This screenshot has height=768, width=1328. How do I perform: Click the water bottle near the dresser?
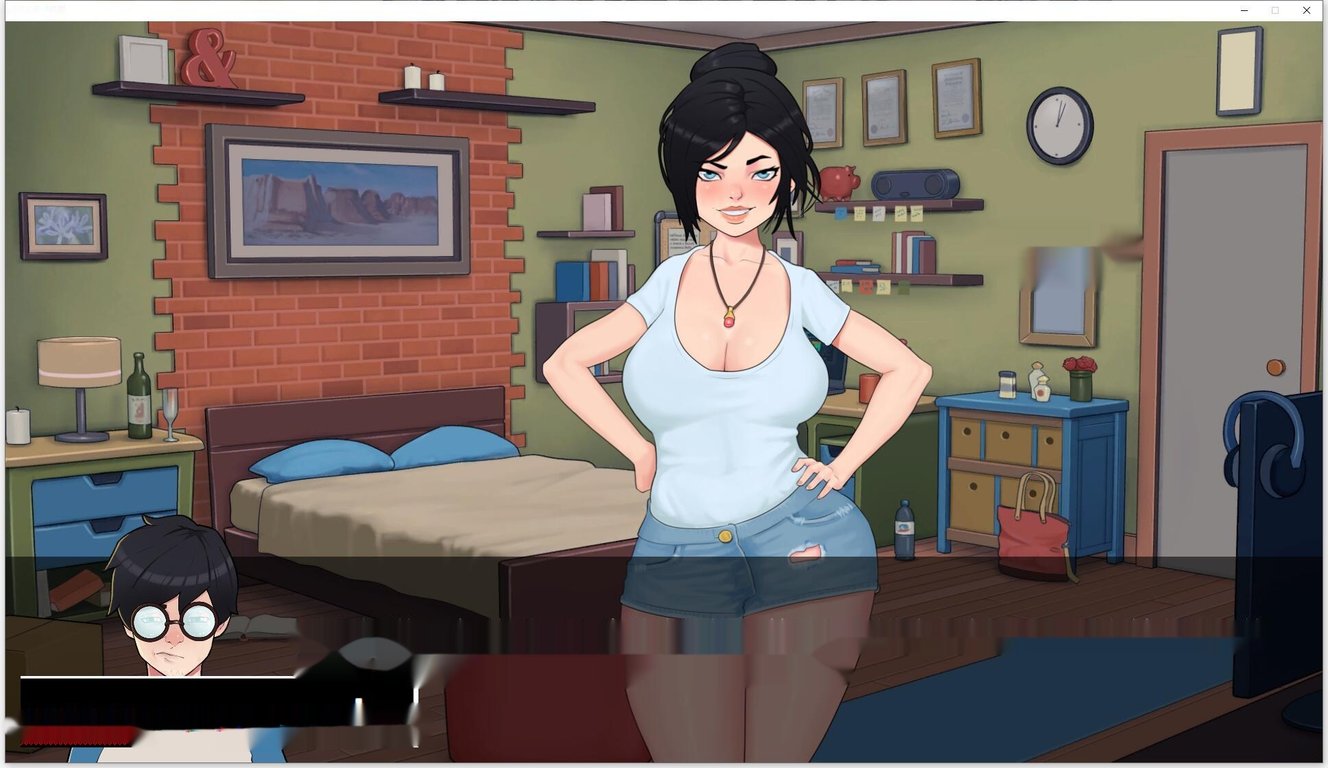[905, 528]
